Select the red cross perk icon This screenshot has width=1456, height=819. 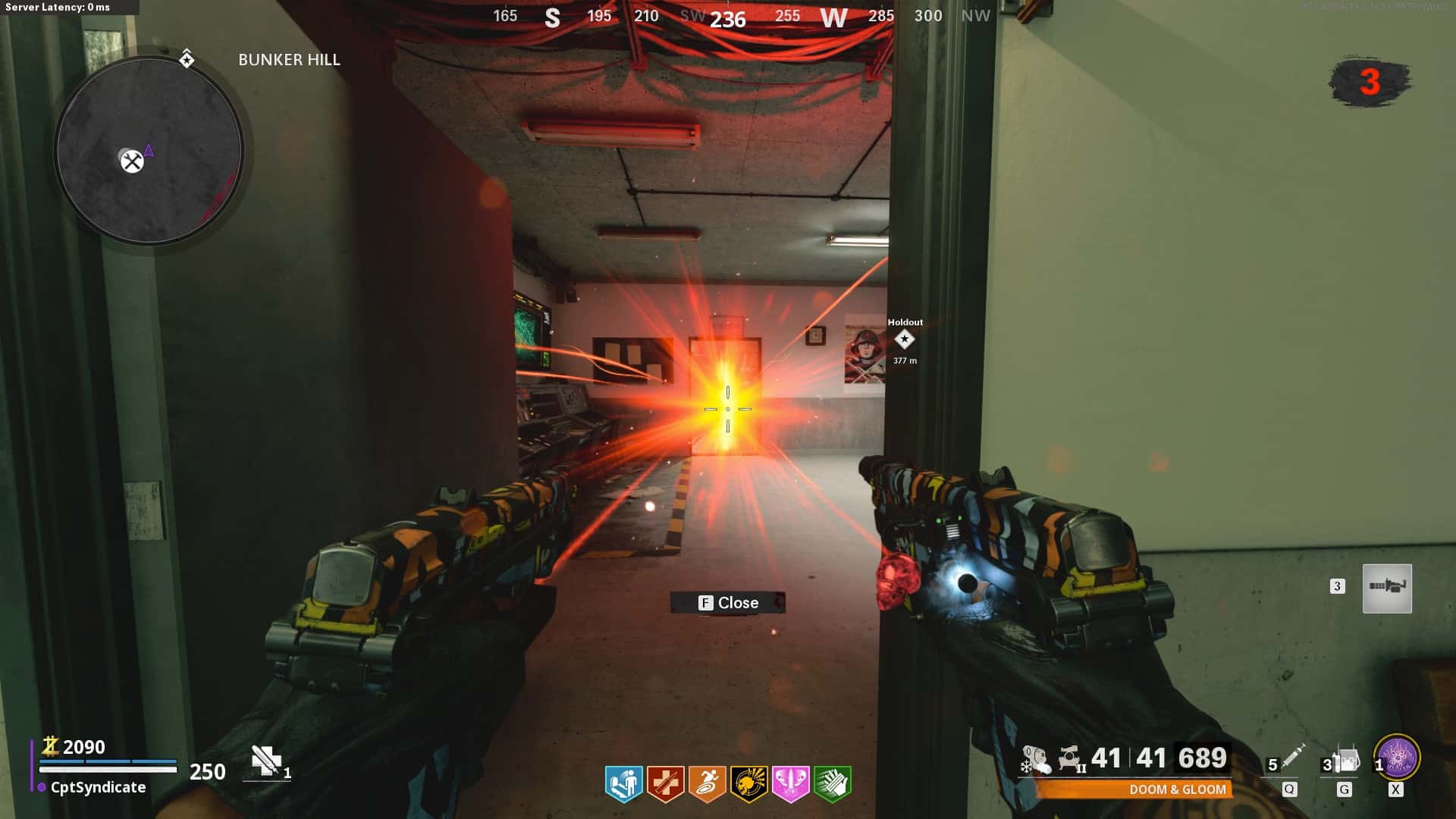coord(665,783)
